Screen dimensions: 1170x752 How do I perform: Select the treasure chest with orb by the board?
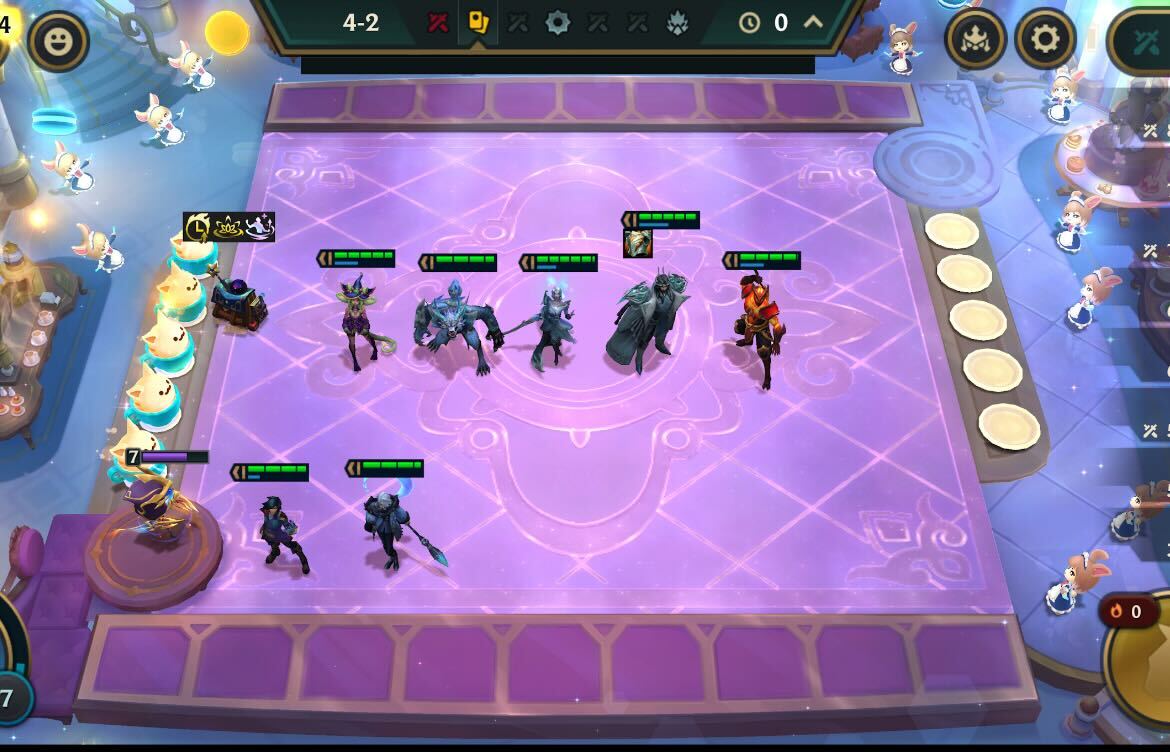pos(238,302)
